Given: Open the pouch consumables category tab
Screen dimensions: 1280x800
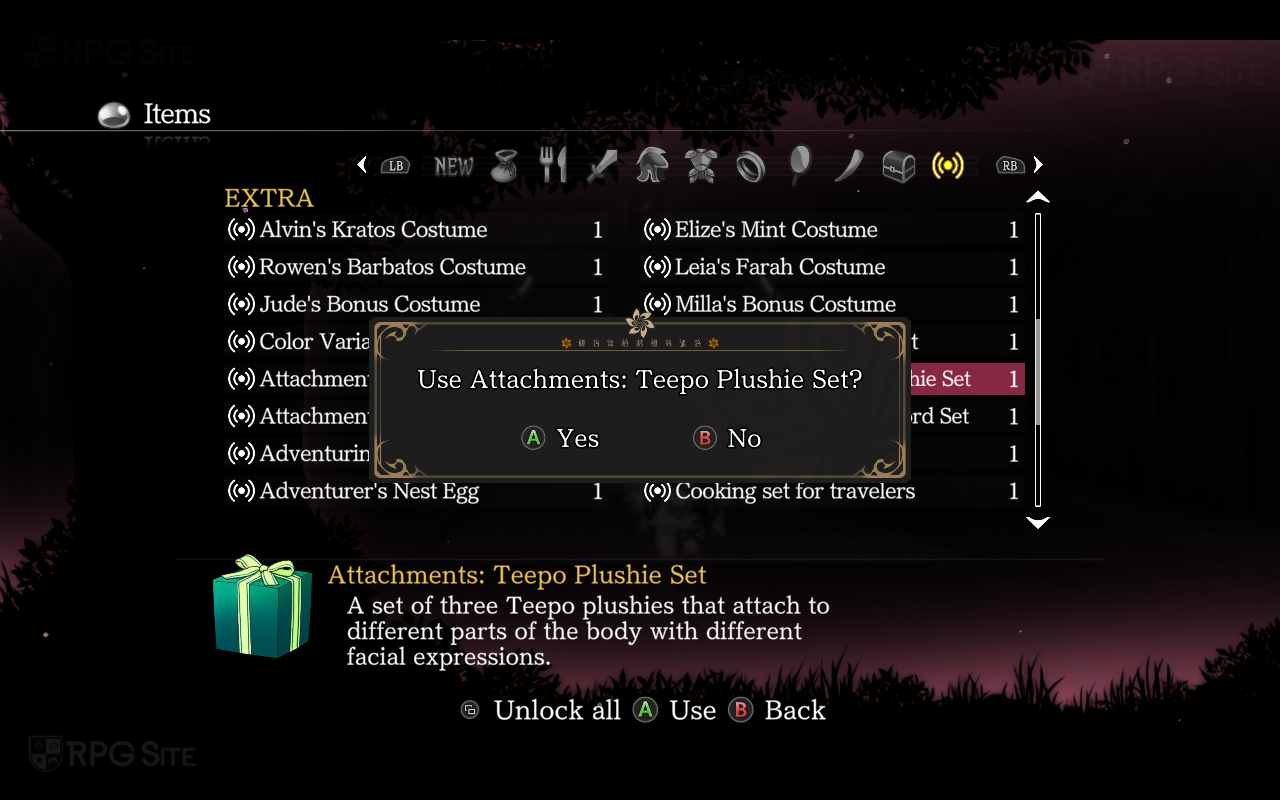Looking at the screenshot, I should coord(505,166).
